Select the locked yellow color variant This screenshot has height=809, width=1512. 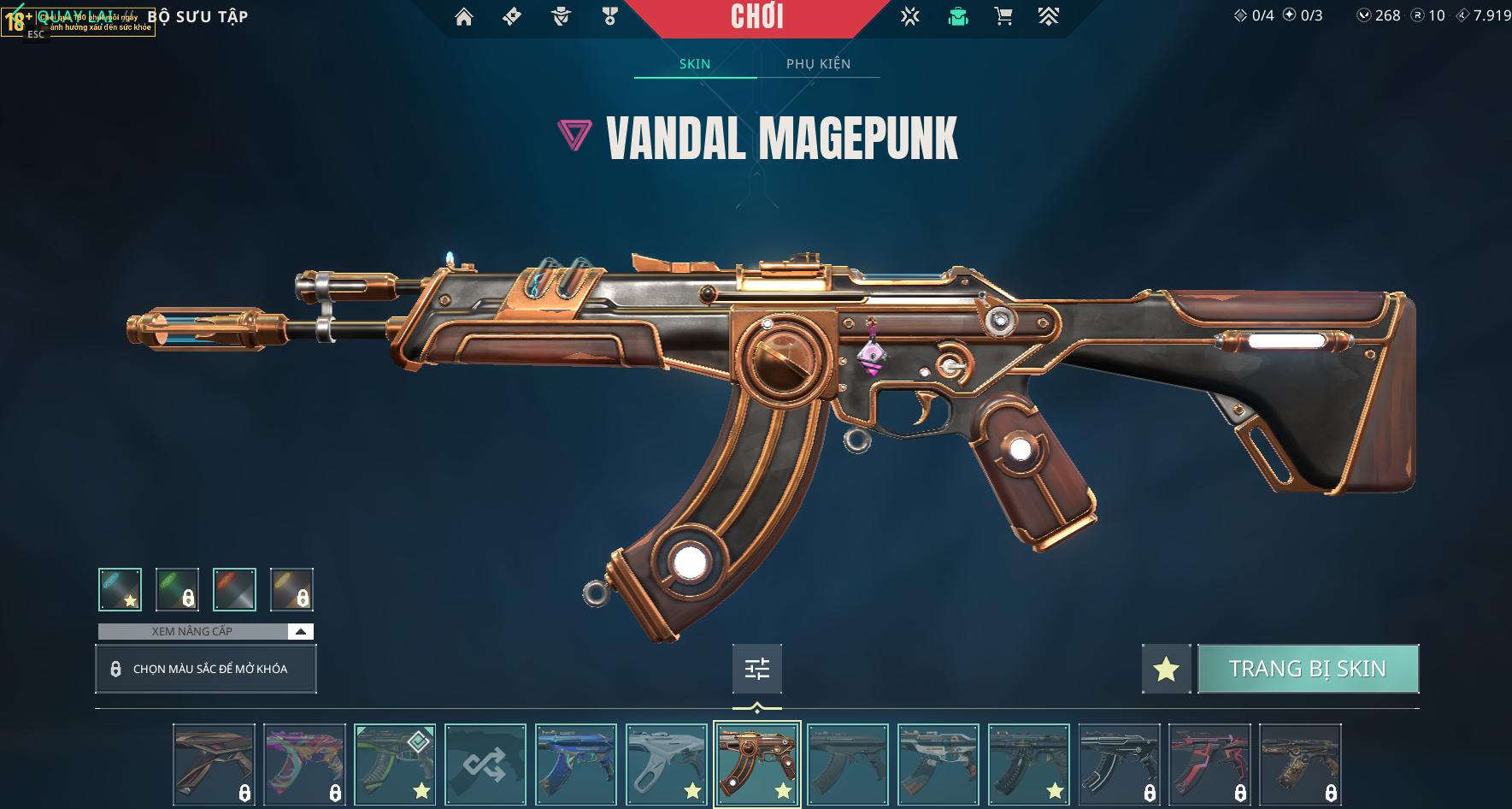(x=291, y=589)
